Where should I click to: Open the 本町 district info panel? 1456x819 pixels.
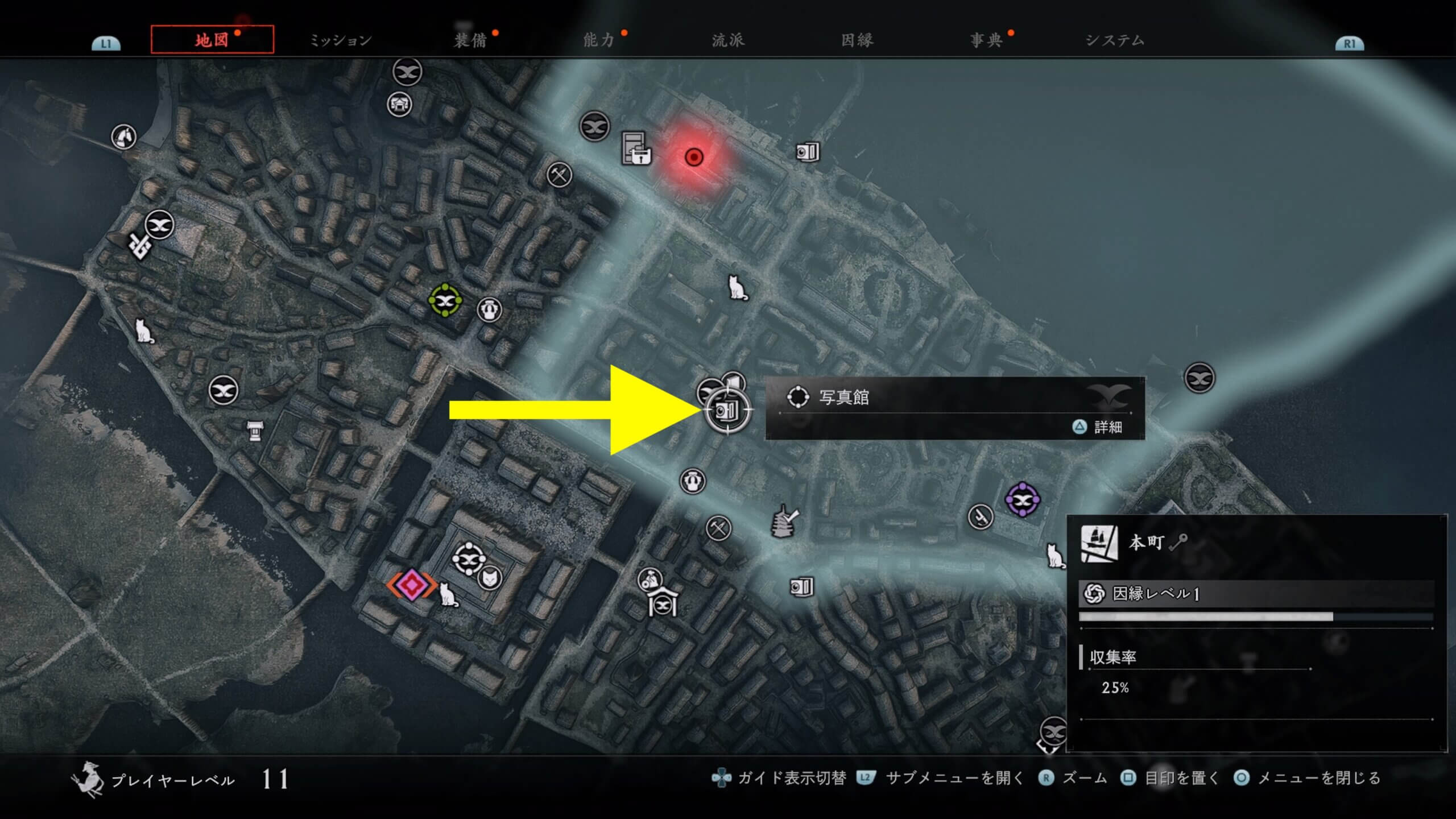(x=1256, y=634)
